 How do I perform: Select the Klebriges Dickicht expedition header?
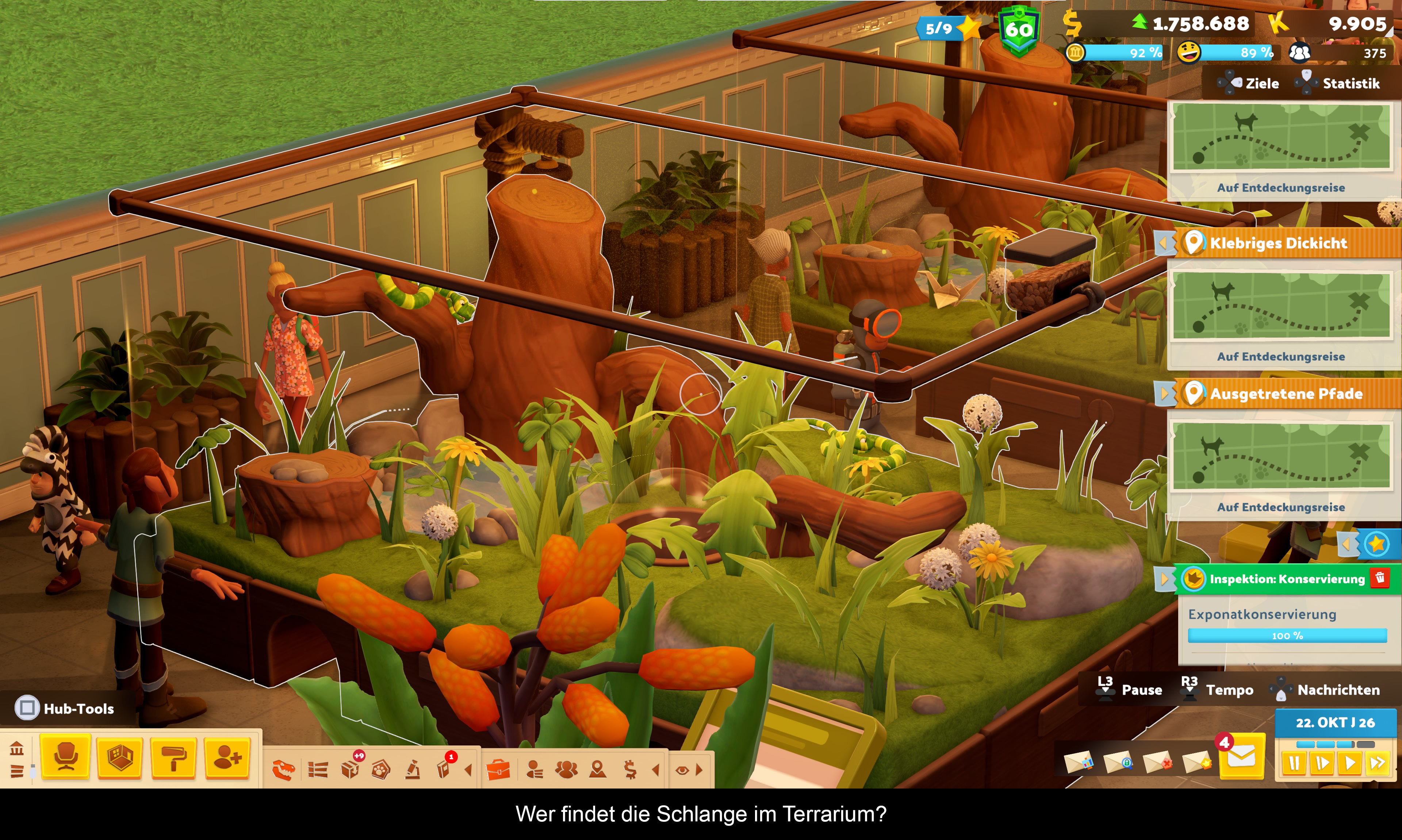click(1278, 243)
